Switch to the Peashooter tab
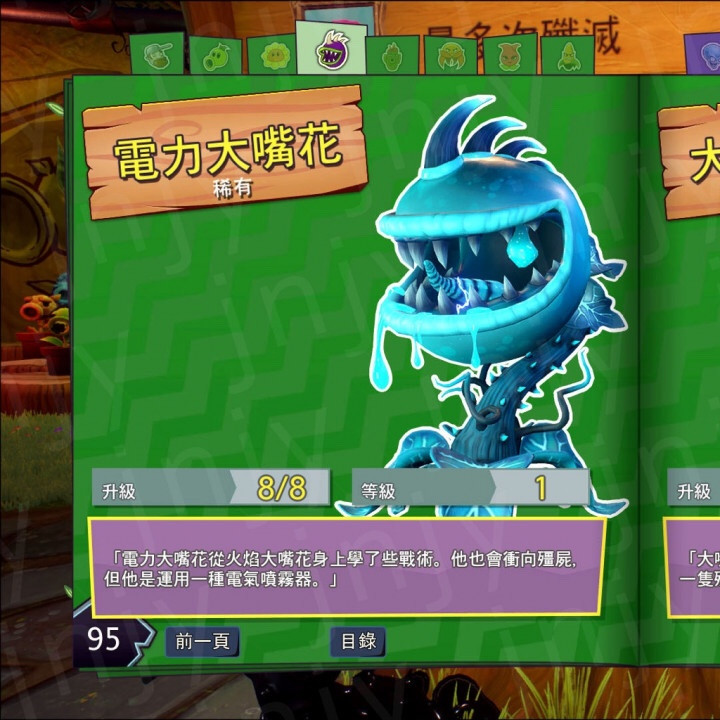Screen dimensions: 720x720 [215, 56]
